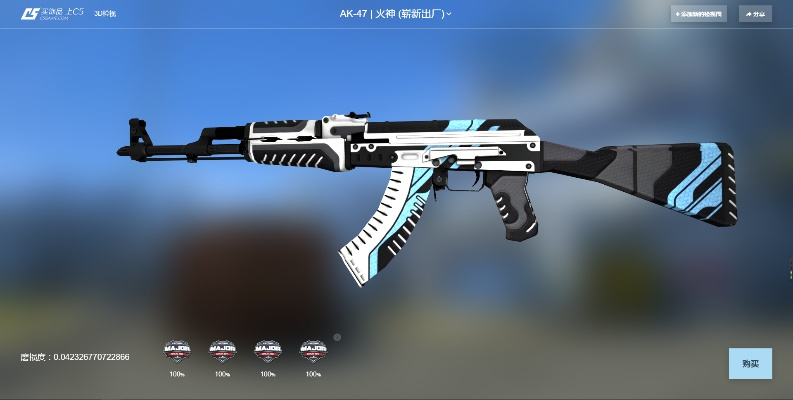Click the 分享 share button

click(x=755, y=14)
